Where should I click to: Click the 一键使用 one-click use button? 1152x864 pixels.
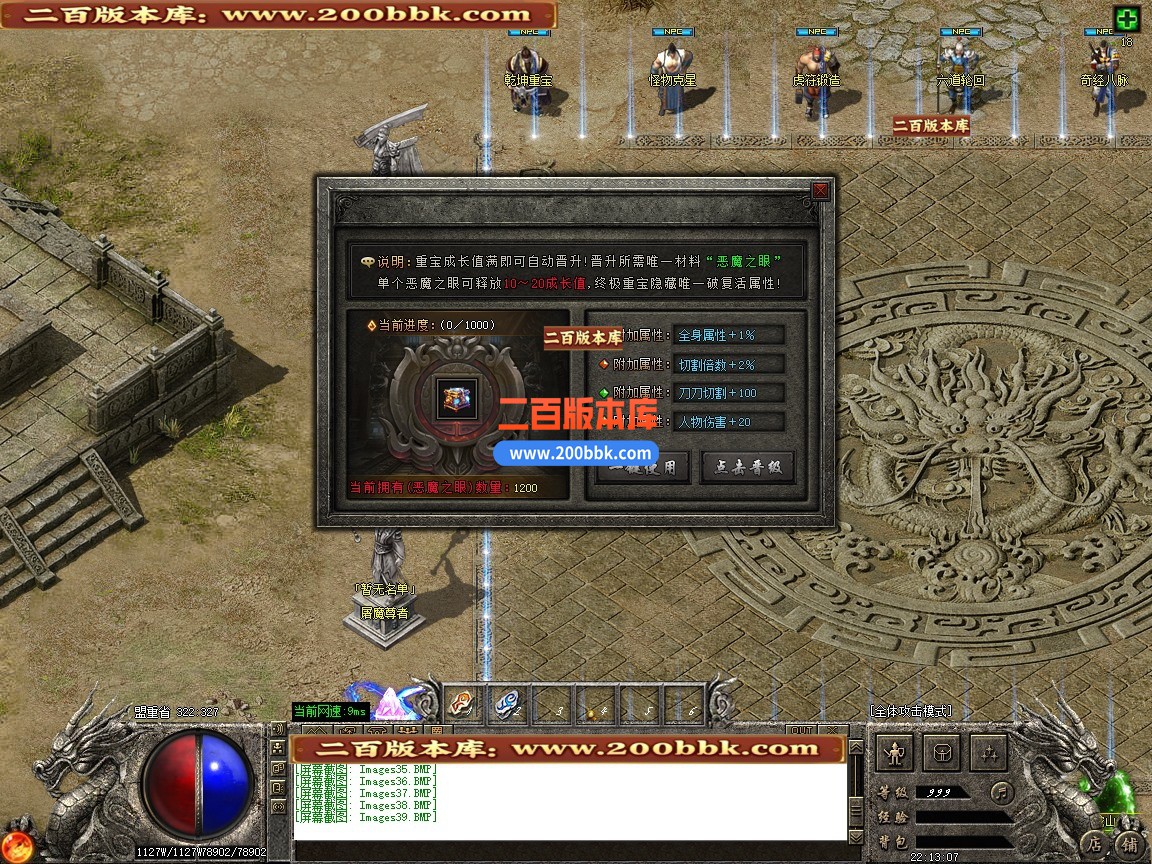[x=643, y=467]
